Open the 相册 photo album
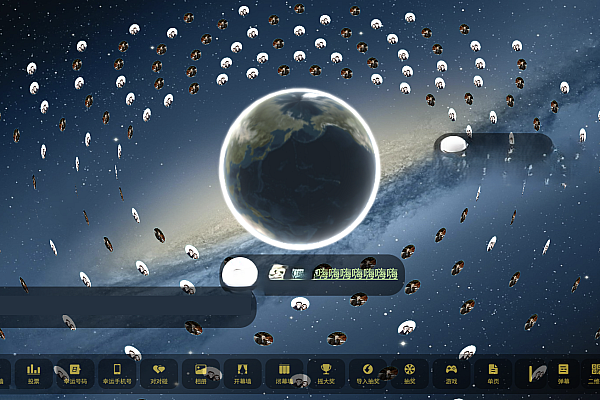This screenshot has width=600, height=400. pos(201,372)
